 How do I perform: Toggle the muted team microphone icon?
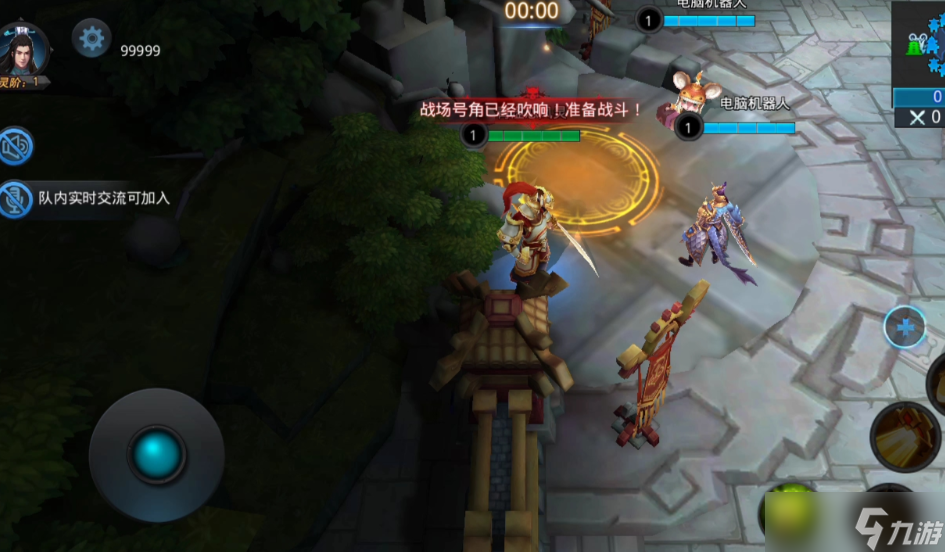point(16,199)
